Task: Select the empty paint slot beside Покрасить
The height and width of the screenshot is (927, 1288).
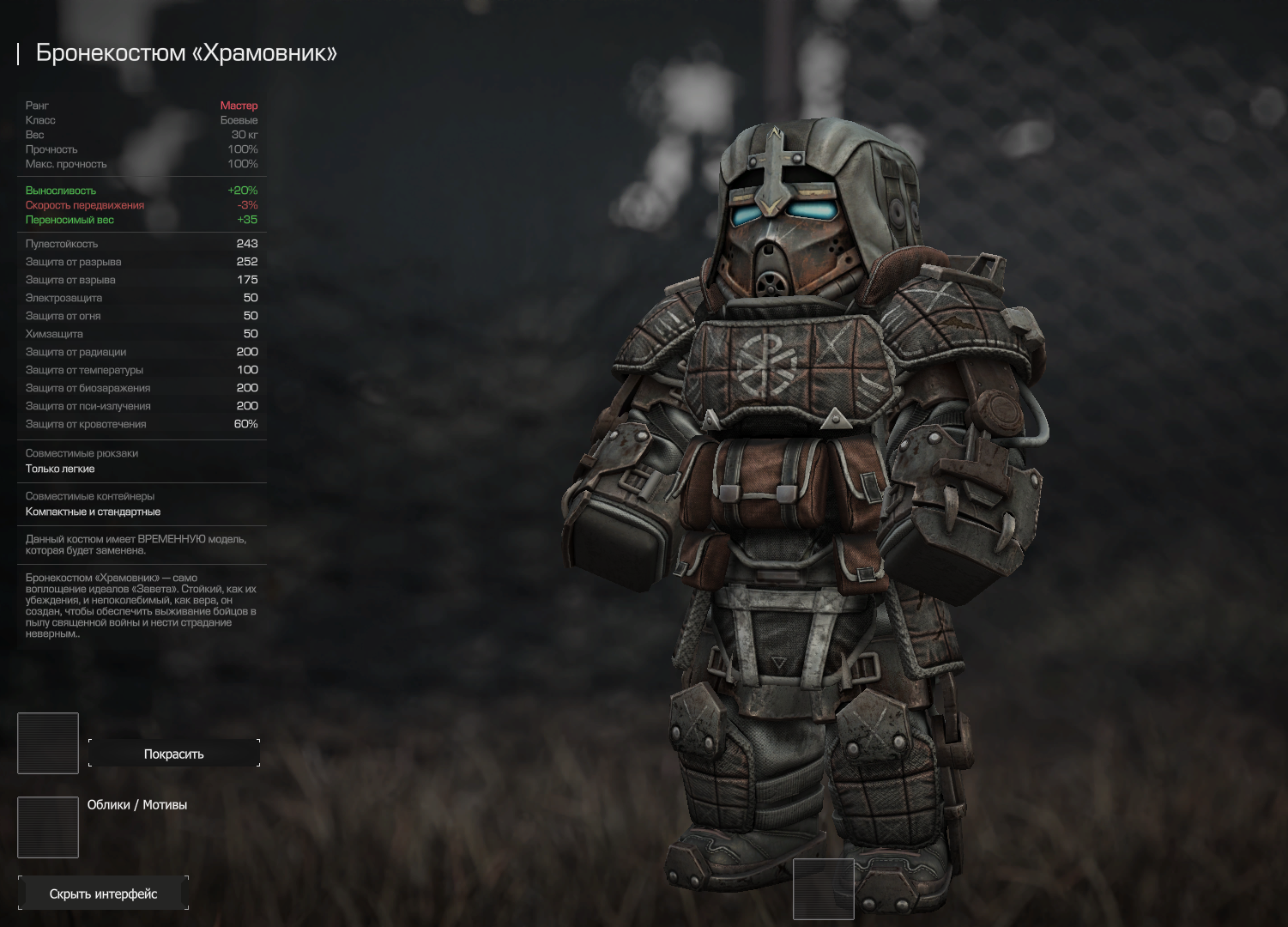Action: (x=48, y=743)
